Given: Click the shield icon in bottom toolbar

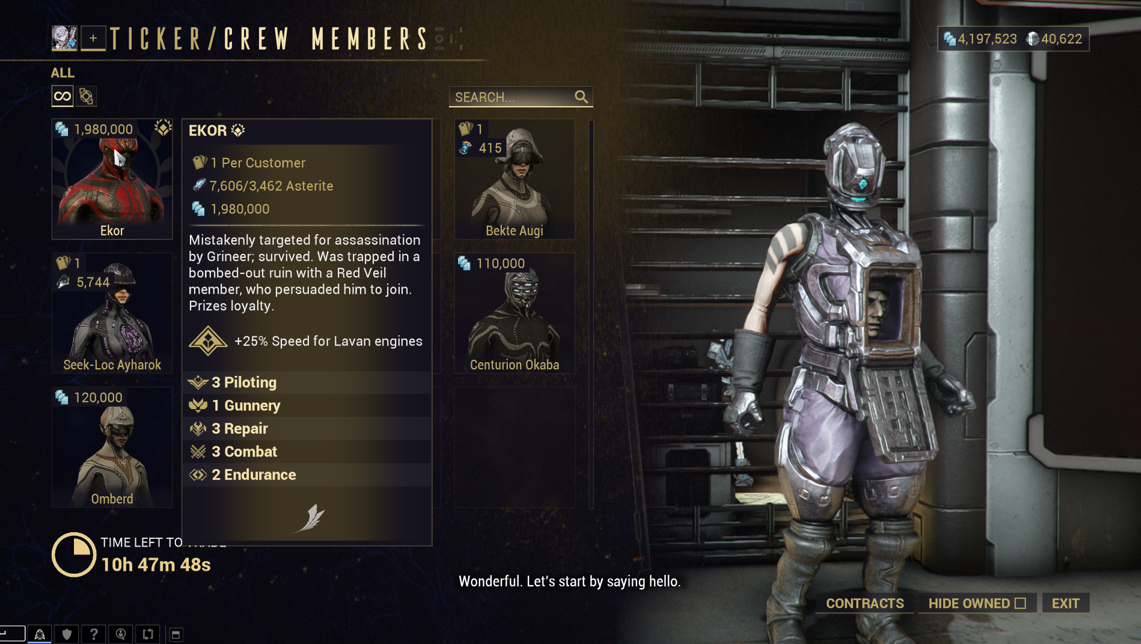Looking at the screenshot, I should 67,634.
